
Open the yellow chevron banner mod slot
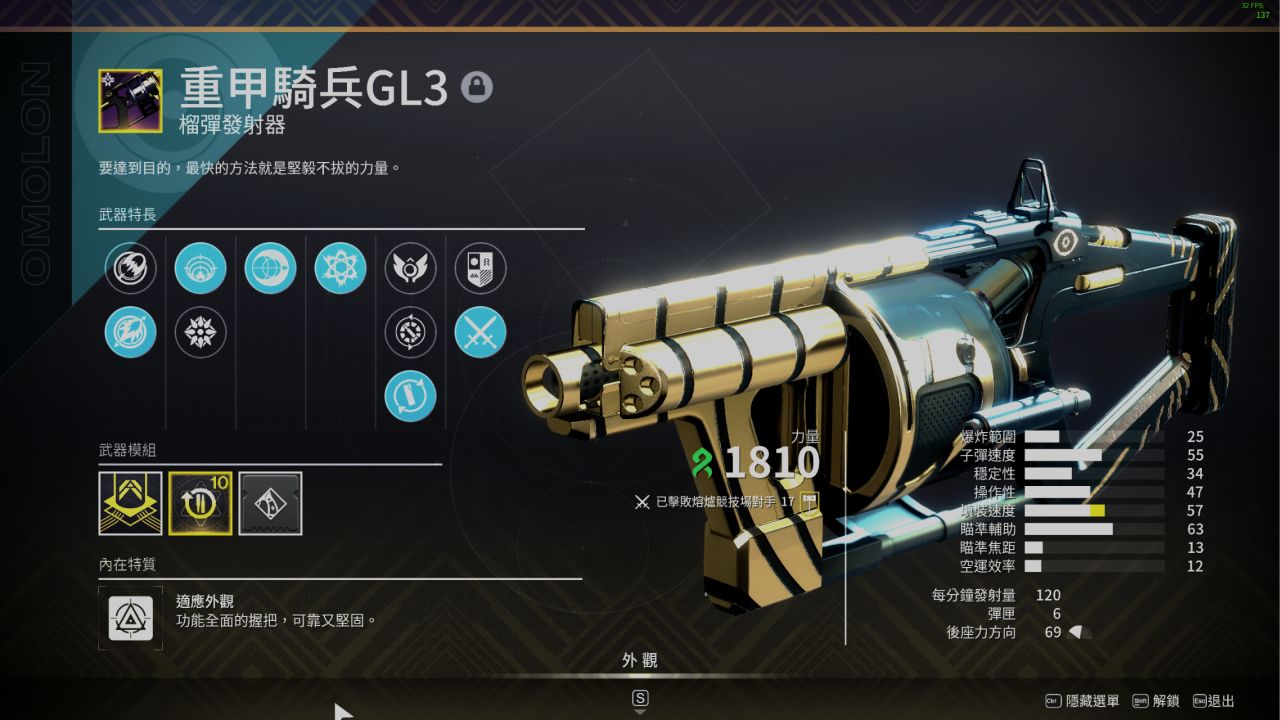[131, 503]
